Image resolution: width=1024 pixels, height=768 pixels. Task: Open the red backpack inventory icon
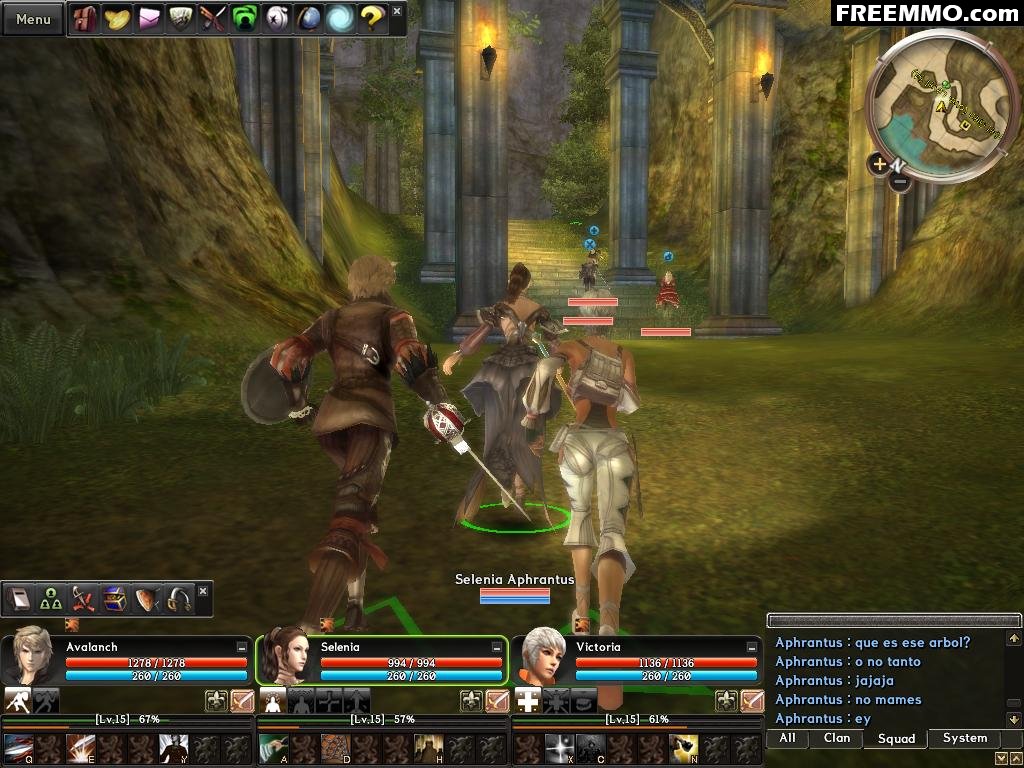coord(85,19)
